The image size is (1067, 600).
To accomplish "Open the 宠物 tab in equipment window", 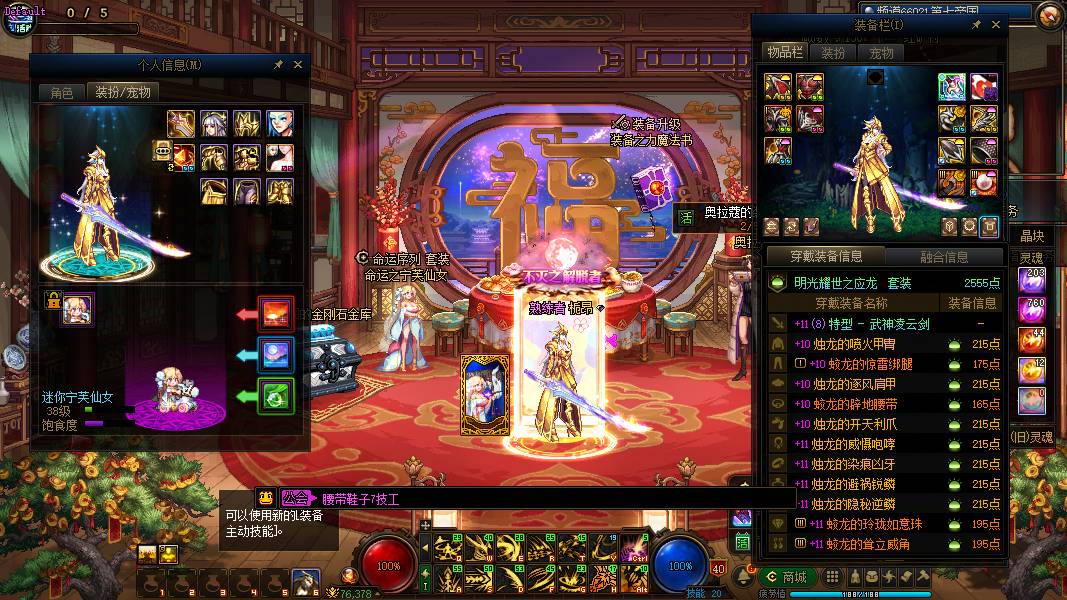I will click(881, 53).
